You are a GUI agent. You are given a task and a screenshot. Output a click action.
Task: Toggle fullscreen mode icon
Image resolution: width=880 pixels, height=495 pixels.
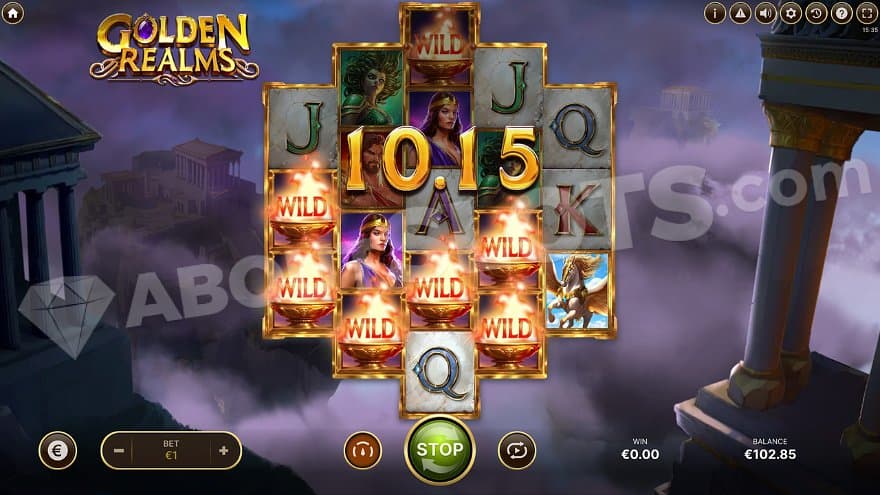(867, 13)
